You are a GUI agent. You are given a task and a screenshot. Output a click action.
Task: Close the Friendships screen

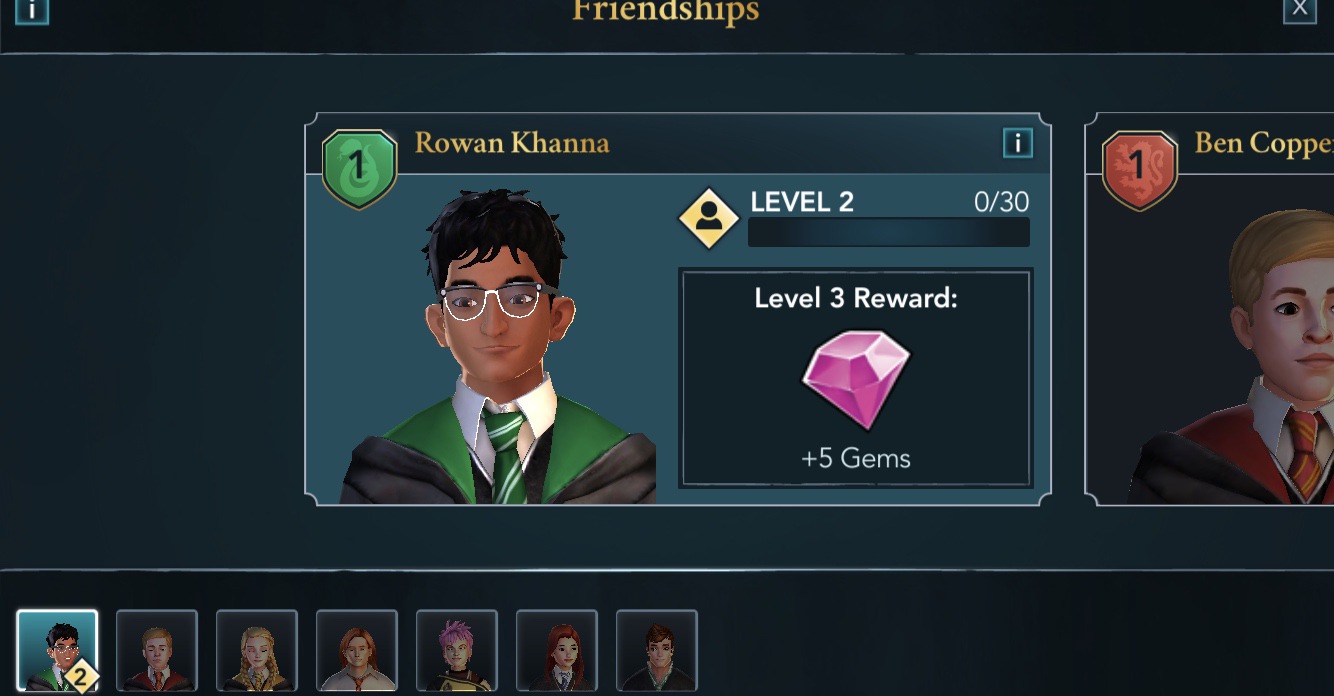(1299, 9)
